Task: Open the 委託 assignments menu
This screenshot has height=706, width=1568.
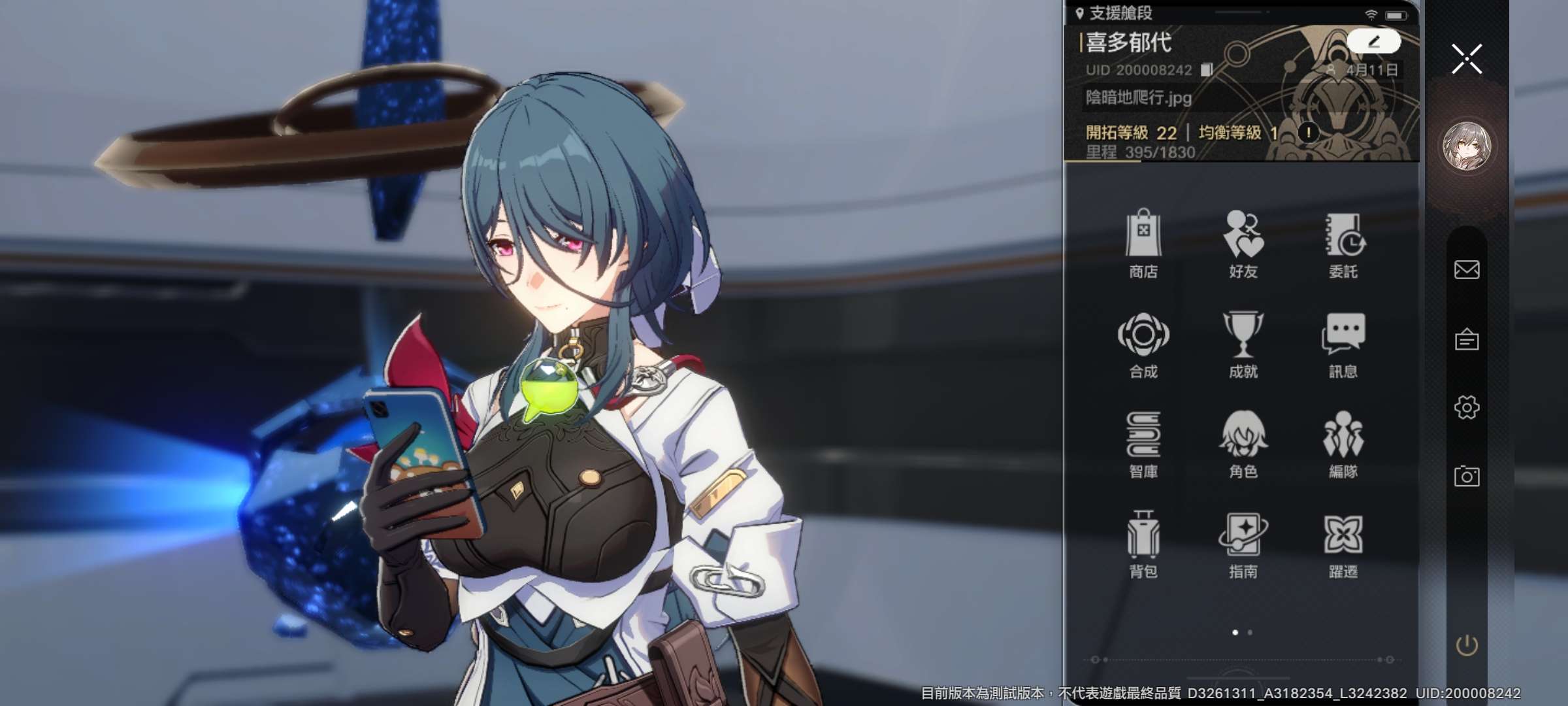Action: pyautogui.click(x=1343, y=243)
